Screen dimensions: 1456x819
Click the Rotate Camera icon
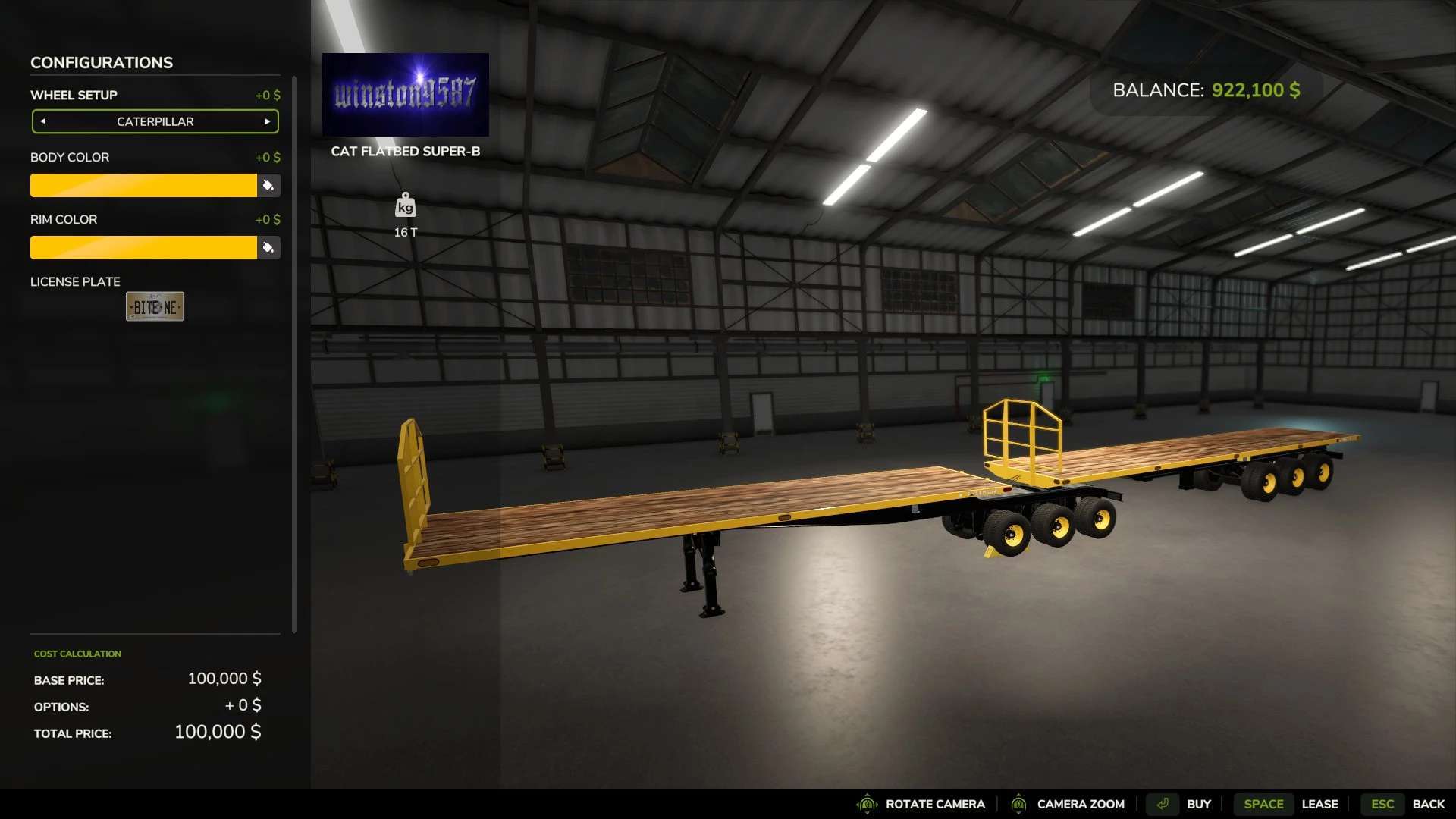pyautogui.click(x=867, y=804)
